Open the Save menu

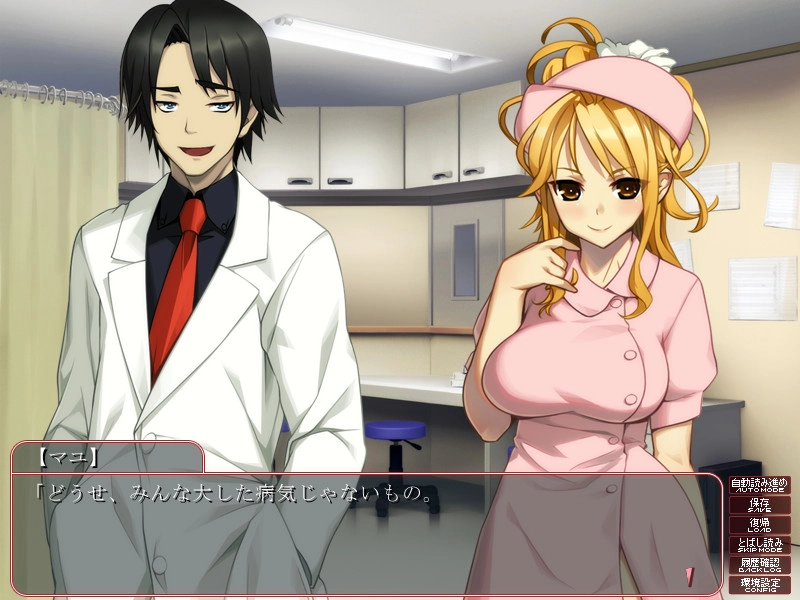[759, 506]
